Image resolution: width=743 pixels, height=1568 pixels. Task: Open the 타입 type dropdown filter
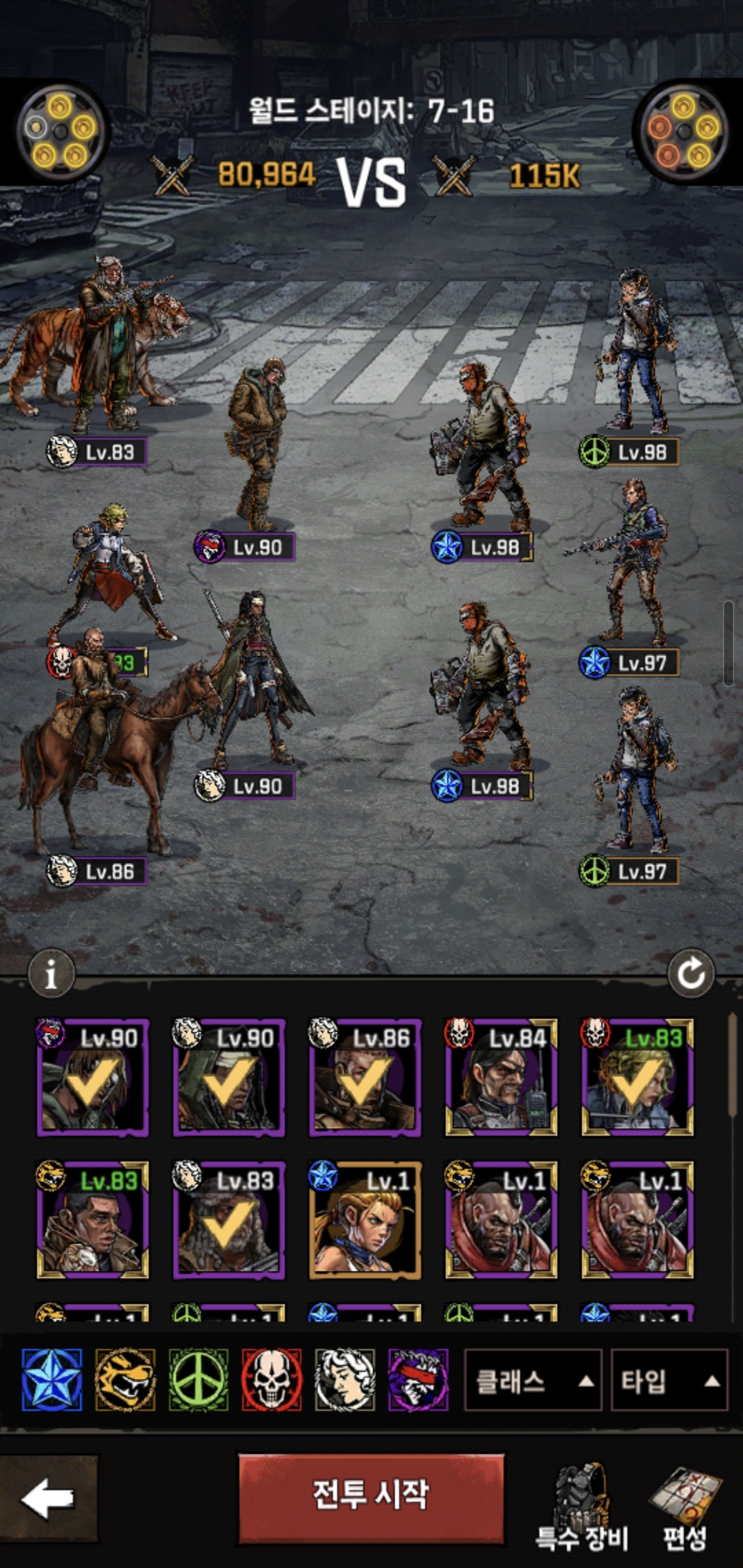pos(669,1381)
